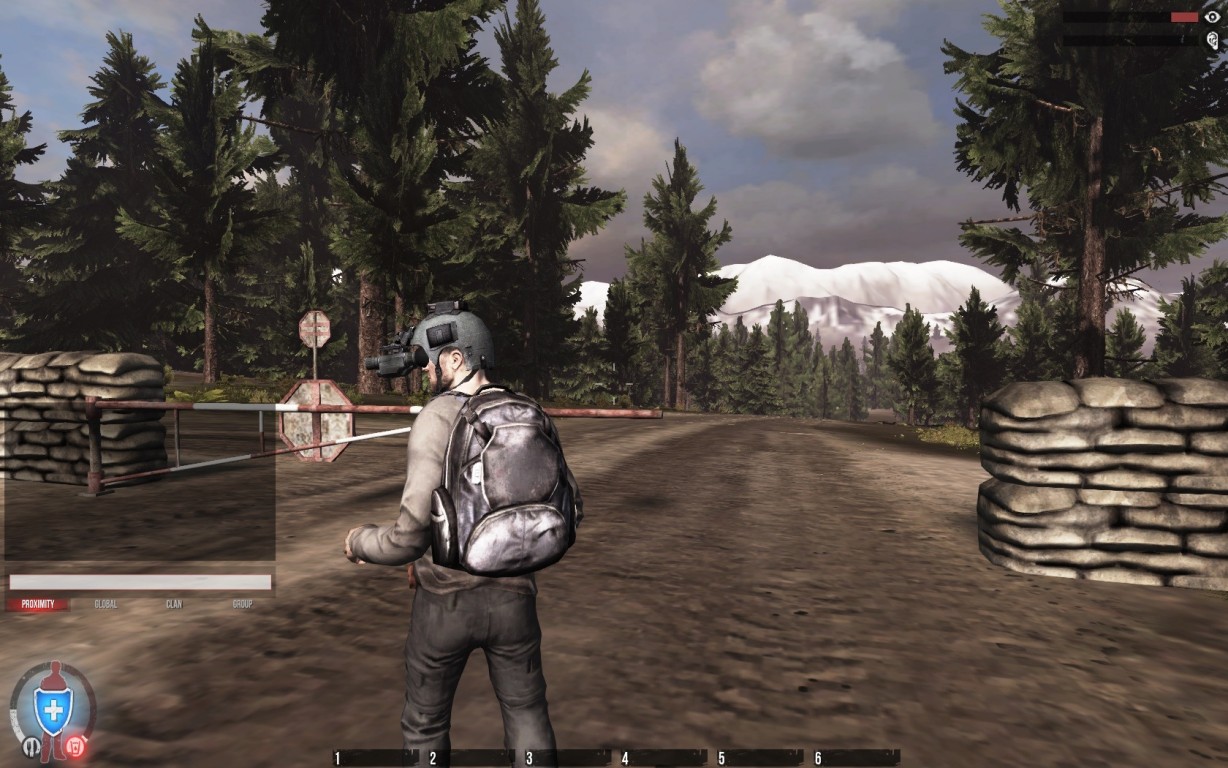Click the chat message input field
Image resolution: width=1228 pixels, height=768 pixels.
(x=140, y=582)
